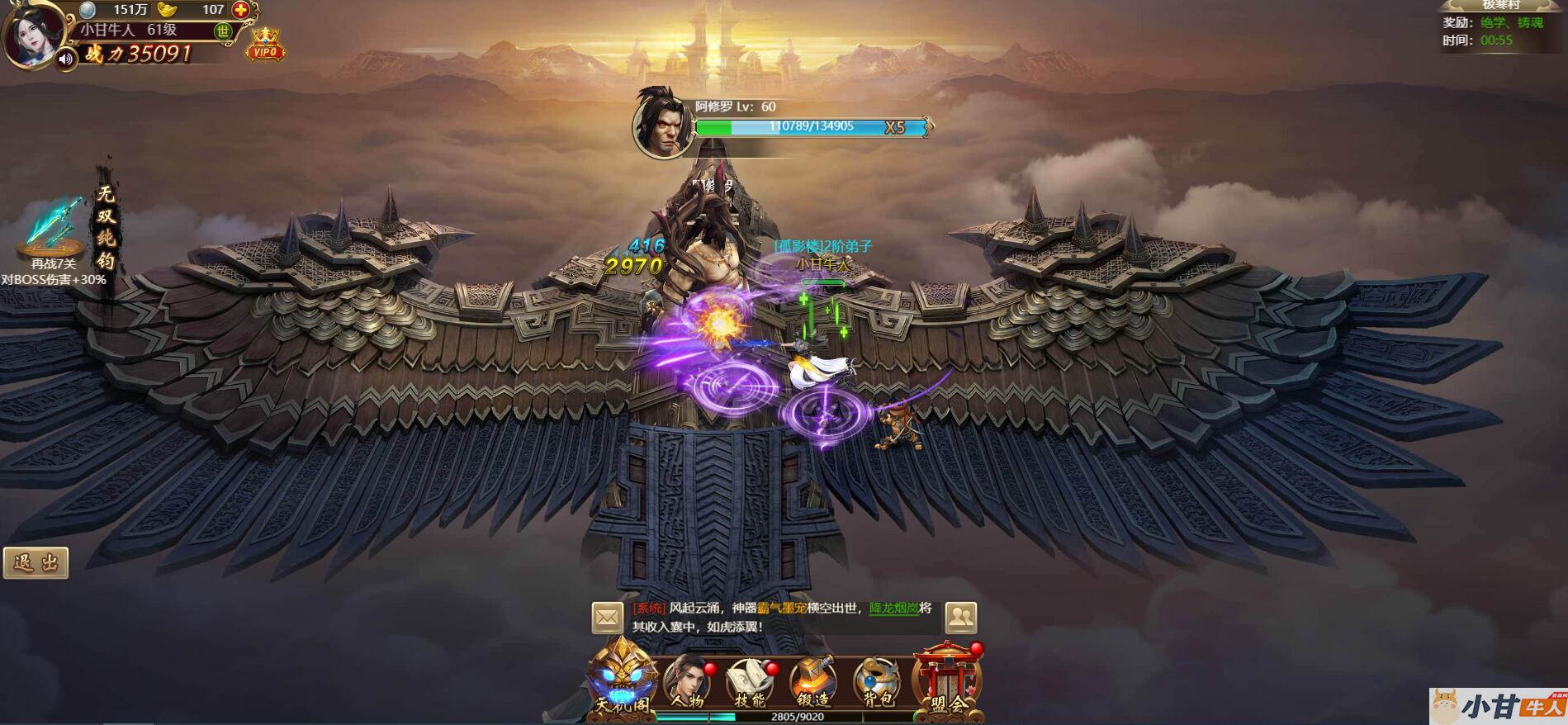Click the green 世 world badge
Viewport: 1568px width, 725px height.
tap(223, 31)
